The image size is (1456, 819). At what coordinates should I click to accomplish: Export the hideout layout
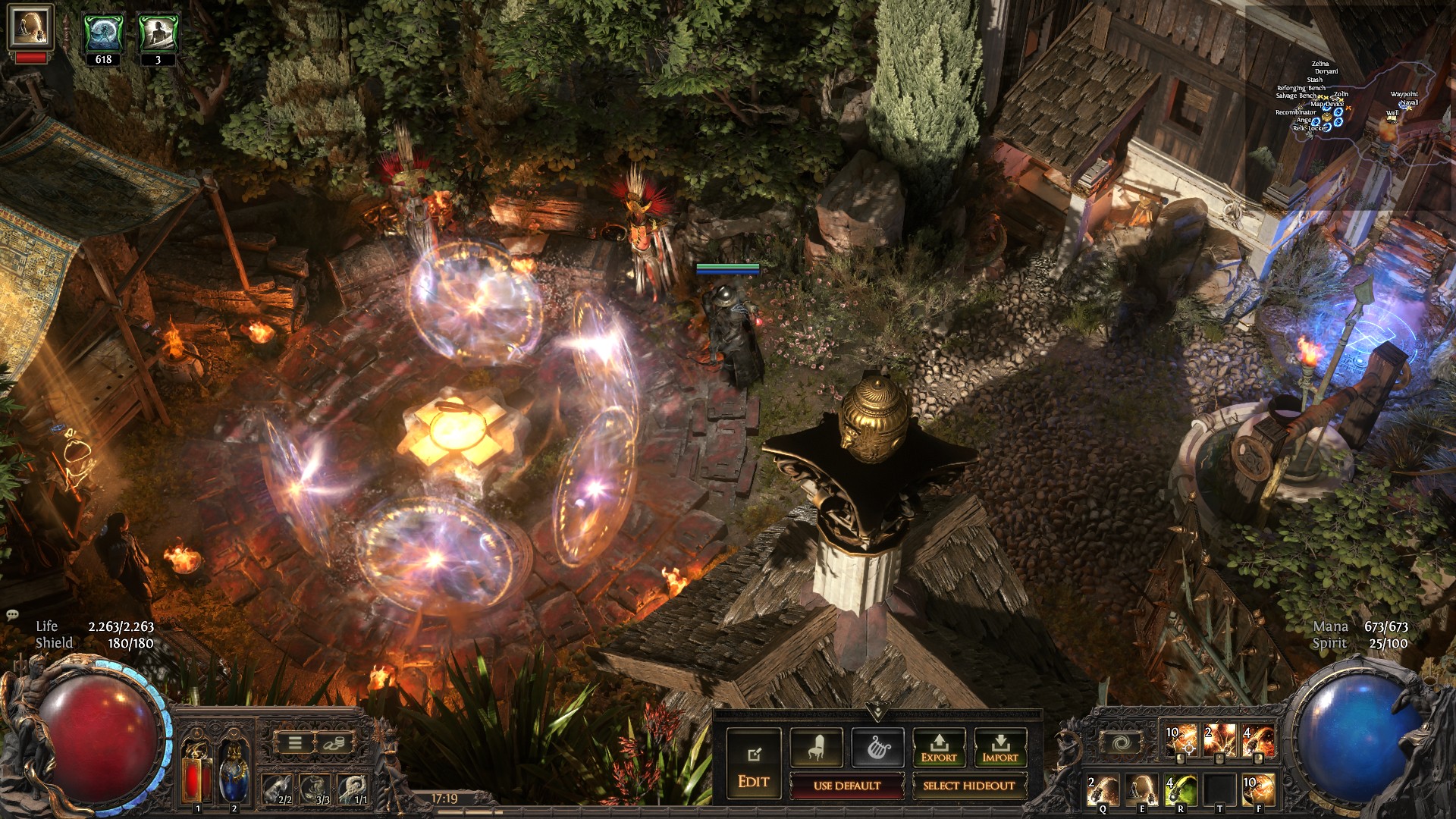pyautogui.click(x=939, y=748)
